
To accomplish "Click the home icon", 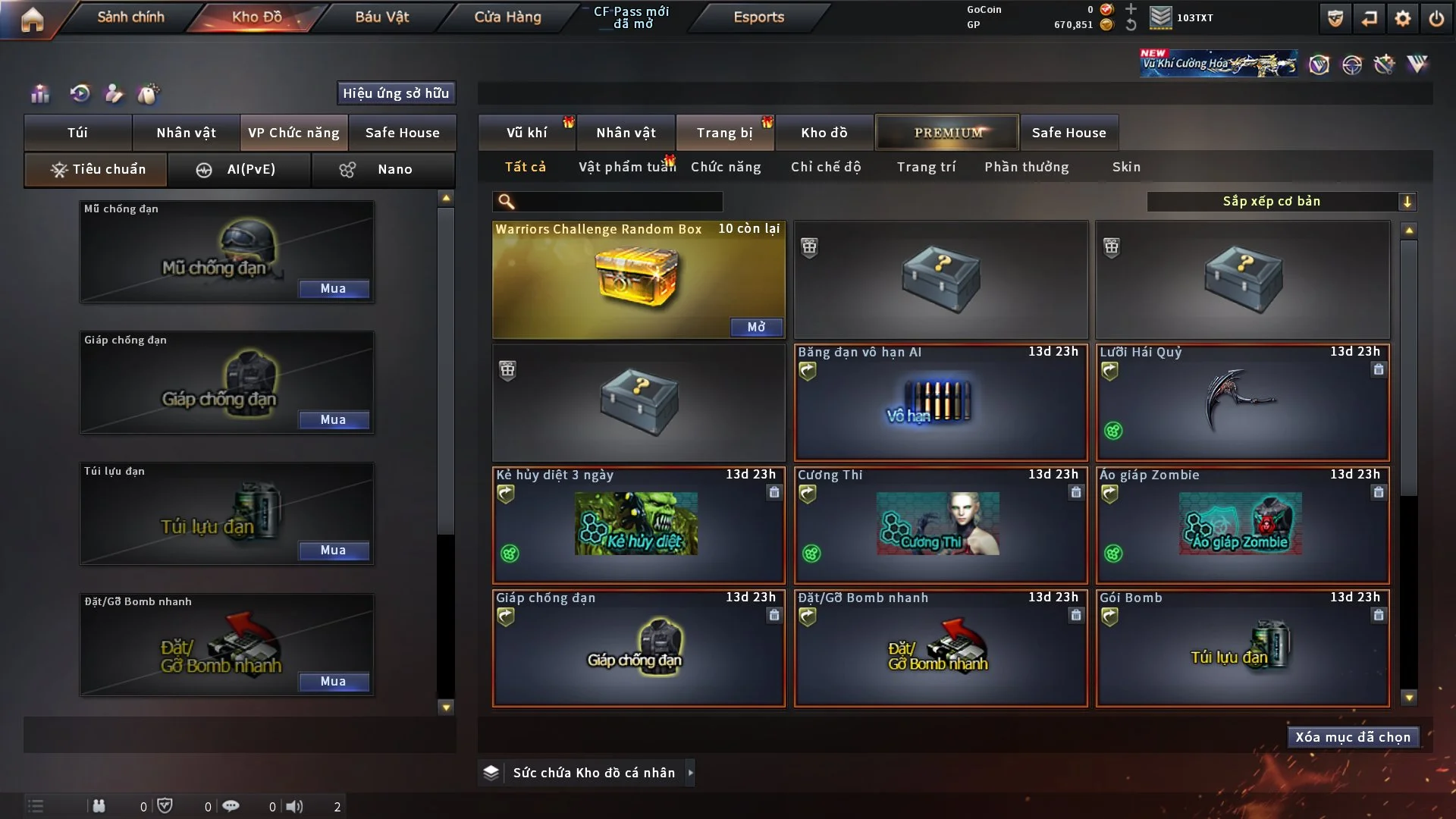I will (x=32, y=19).
